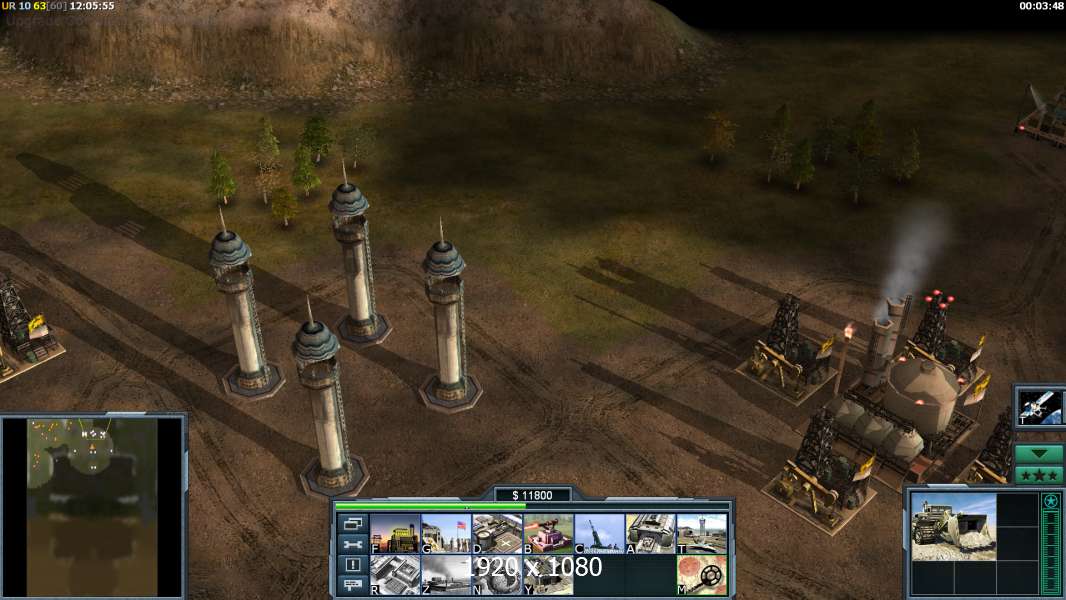Choose the smoky building icon labeled Z
Viewport: 1066px width, 600px height.
tap(446, 575)
